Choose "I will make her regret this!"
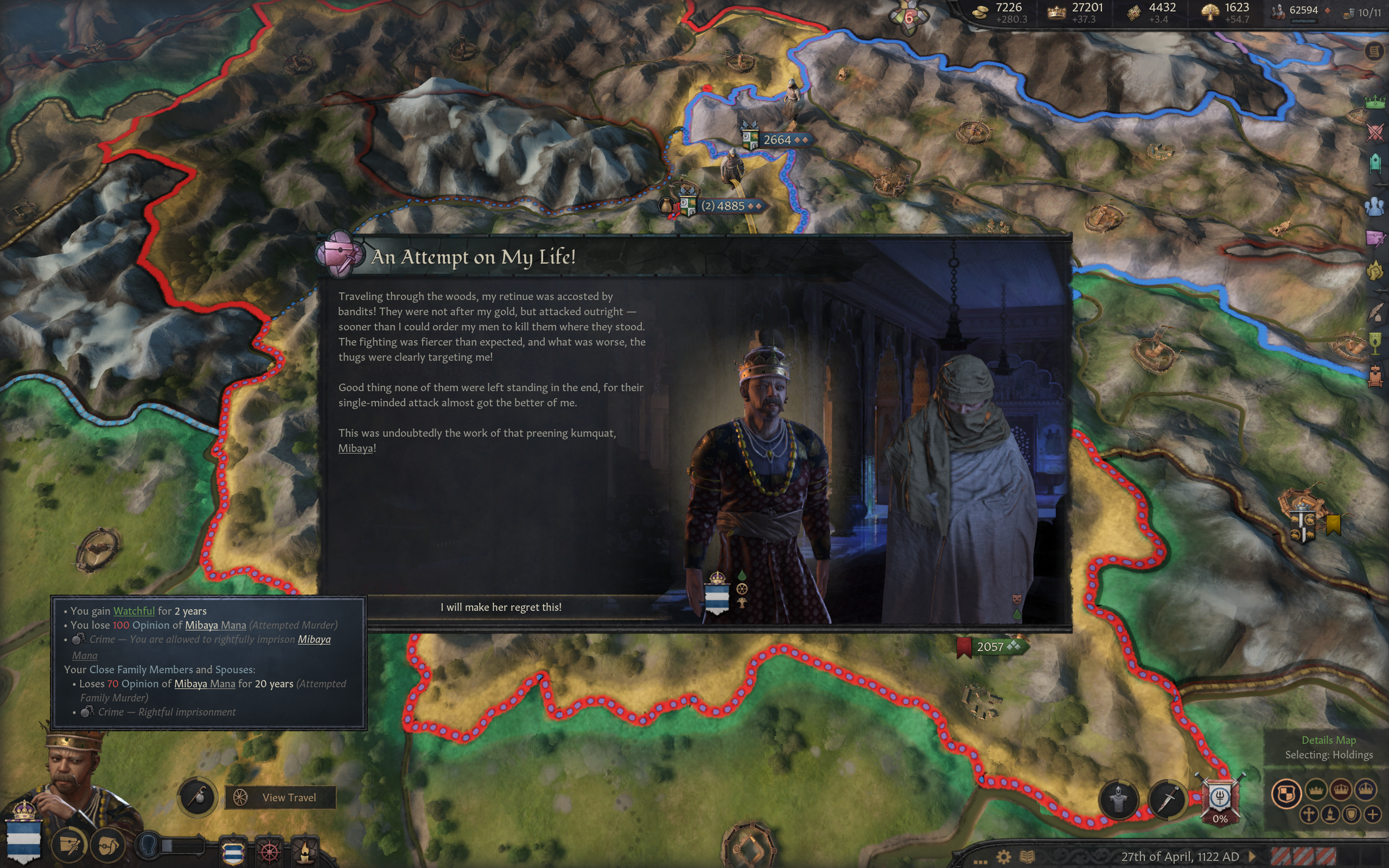The height and width of the screenshot is (868, 1389). point(500,607)
